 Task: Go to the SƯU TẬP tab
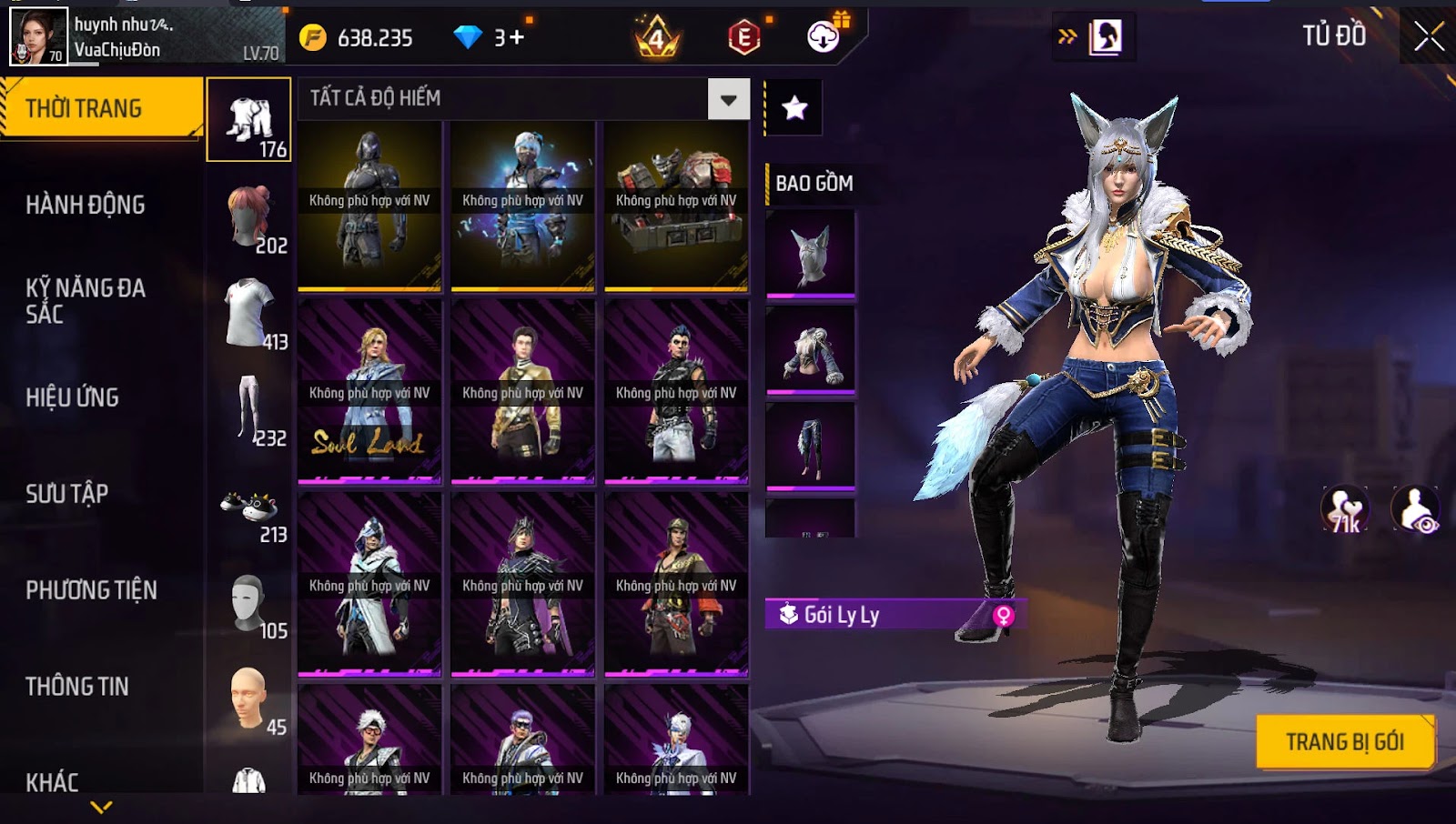[67, 494]
